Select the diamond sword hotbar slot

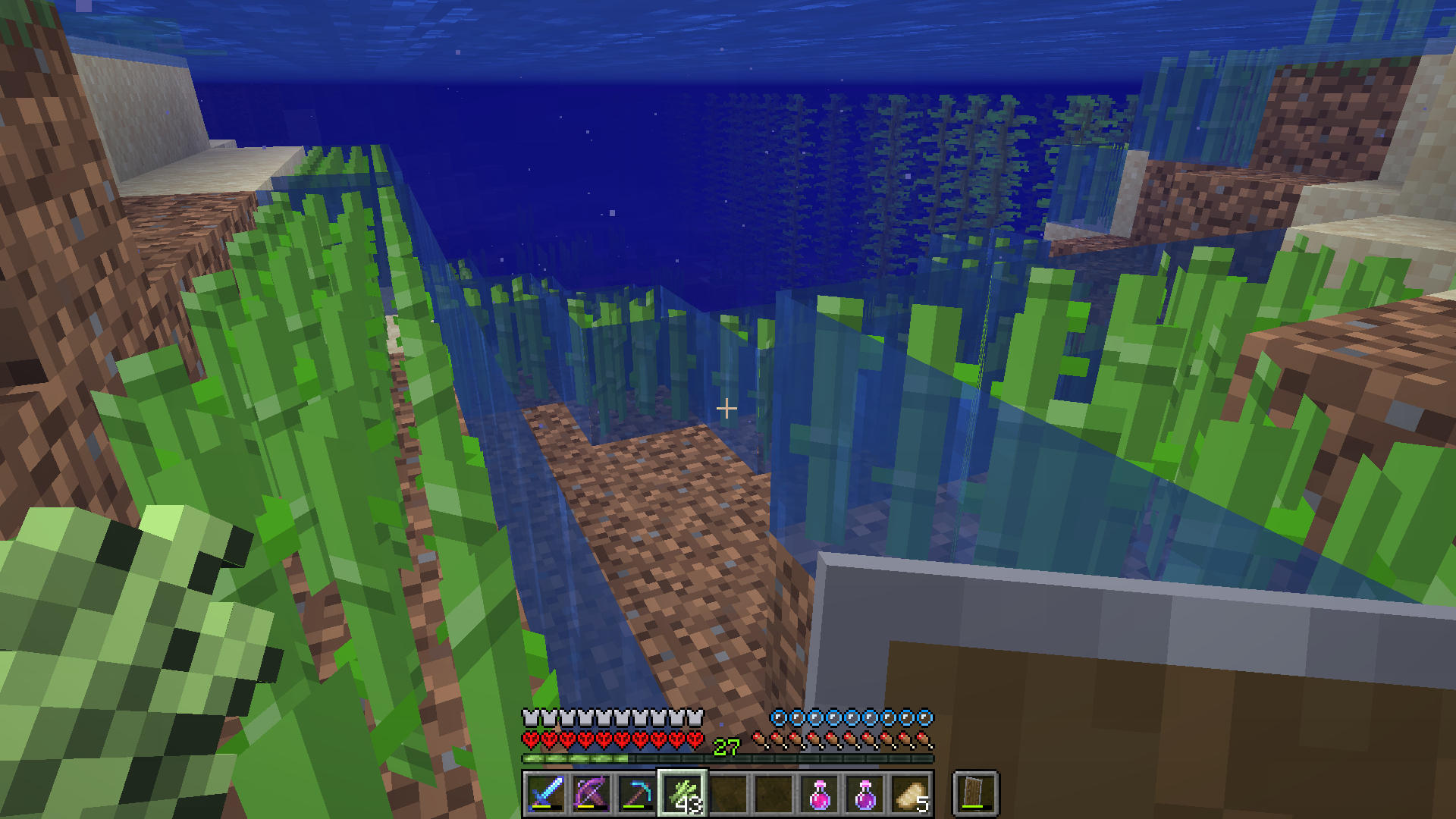[546, 794]
